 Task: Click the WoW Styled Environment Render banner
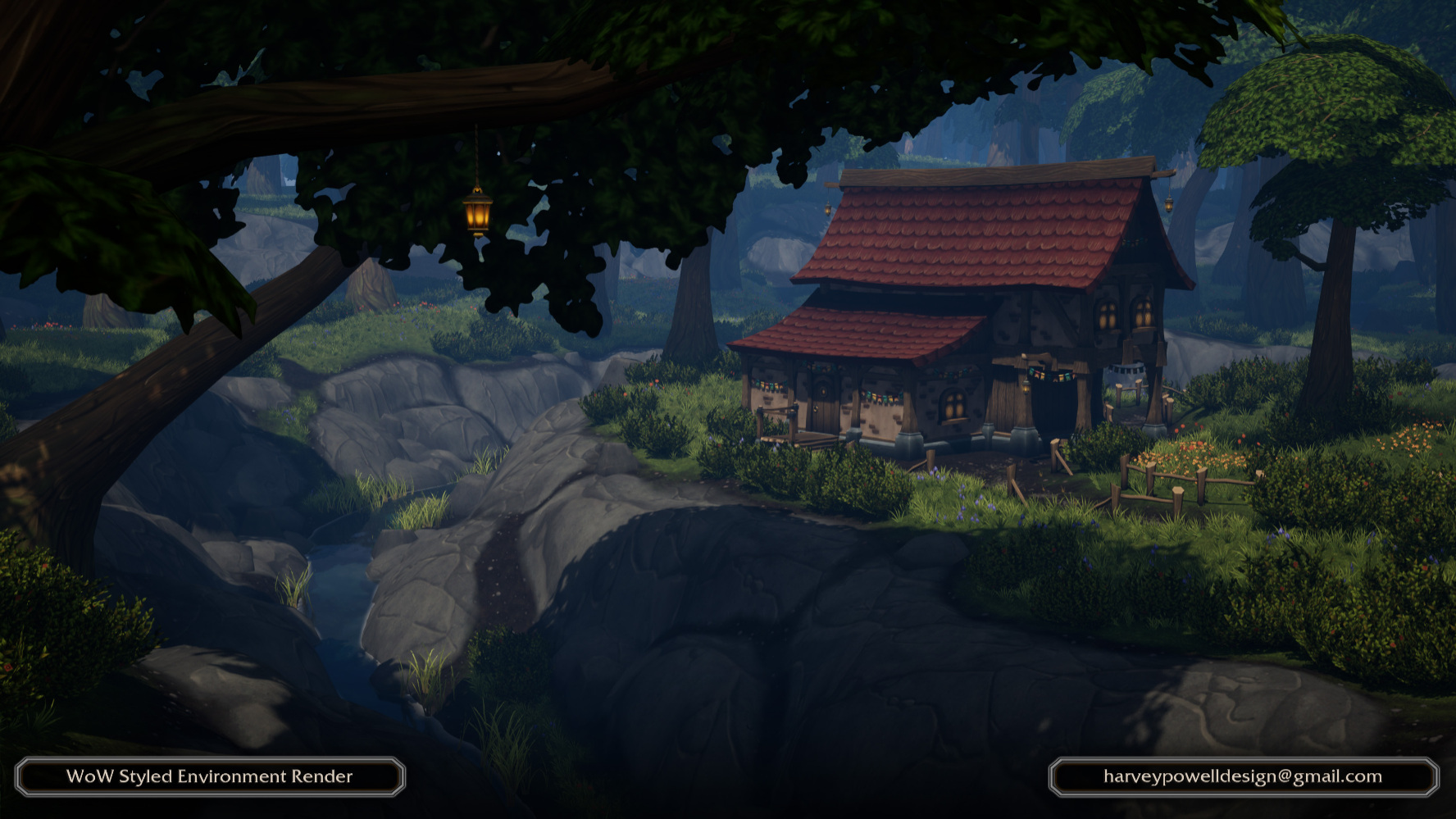tap(210, 776)
